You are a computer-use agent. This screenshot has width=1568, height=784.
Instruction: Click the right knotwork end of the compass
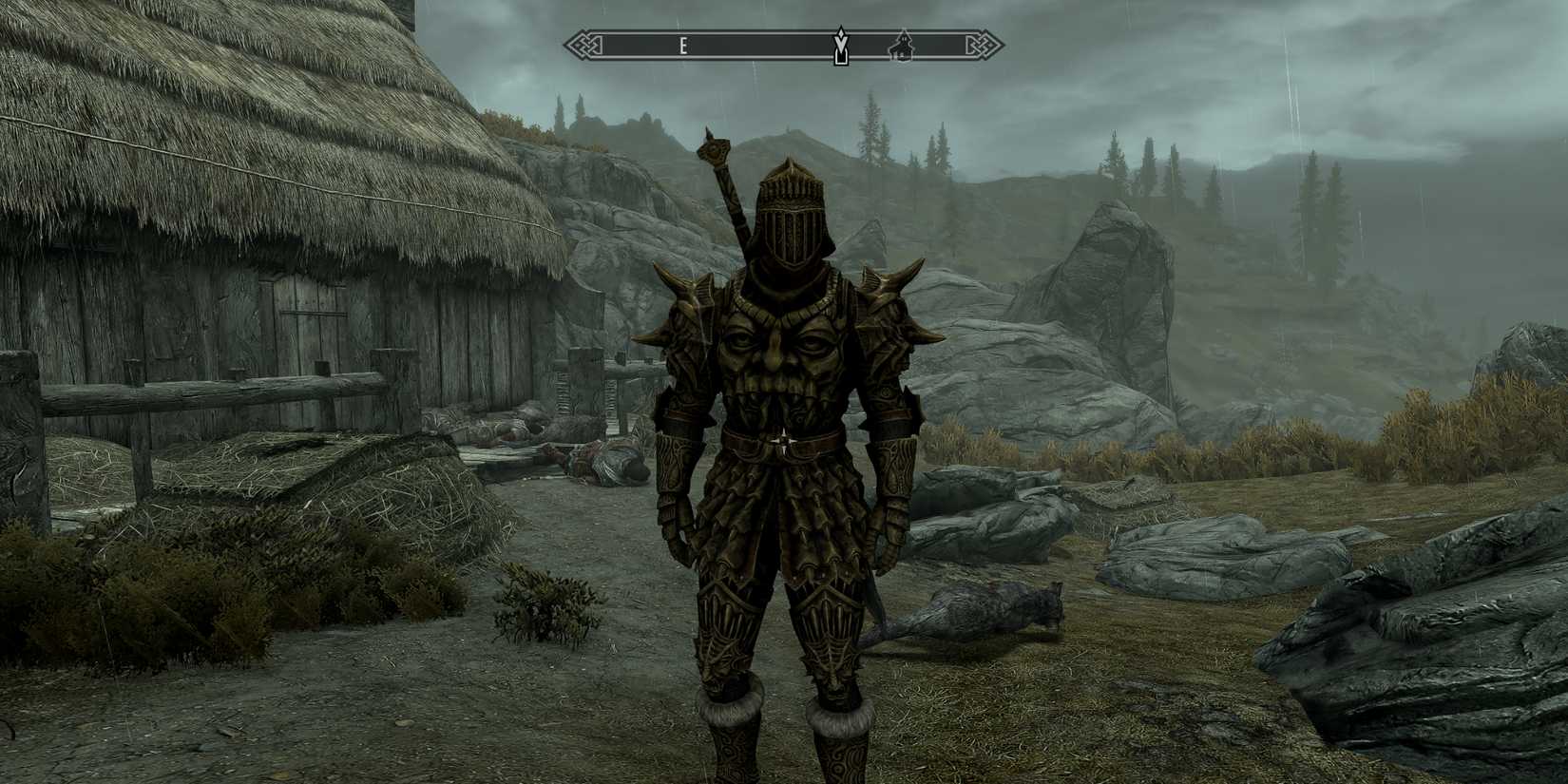[x=985, y=43]
